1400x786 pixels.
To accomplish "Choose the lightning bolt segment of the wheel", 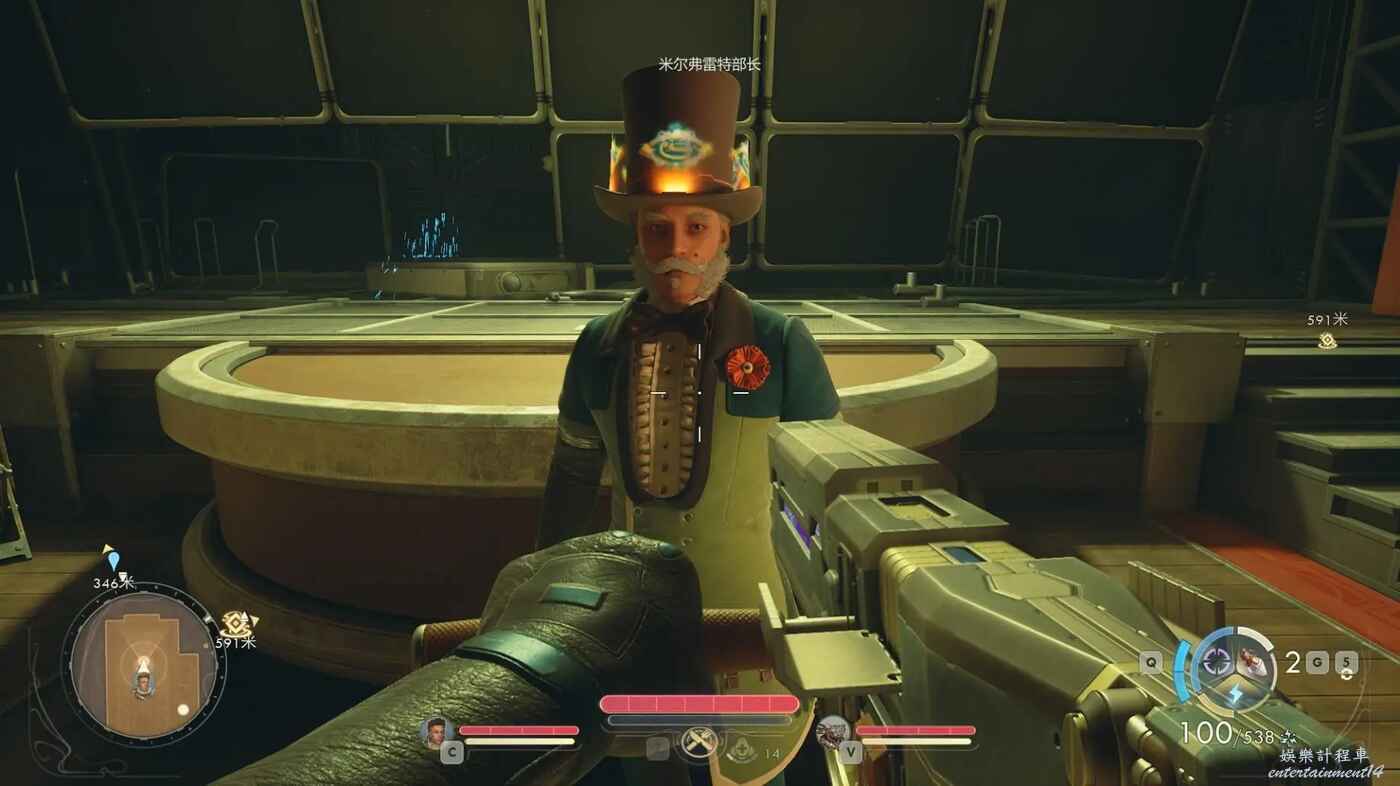I will point(1235,694).
